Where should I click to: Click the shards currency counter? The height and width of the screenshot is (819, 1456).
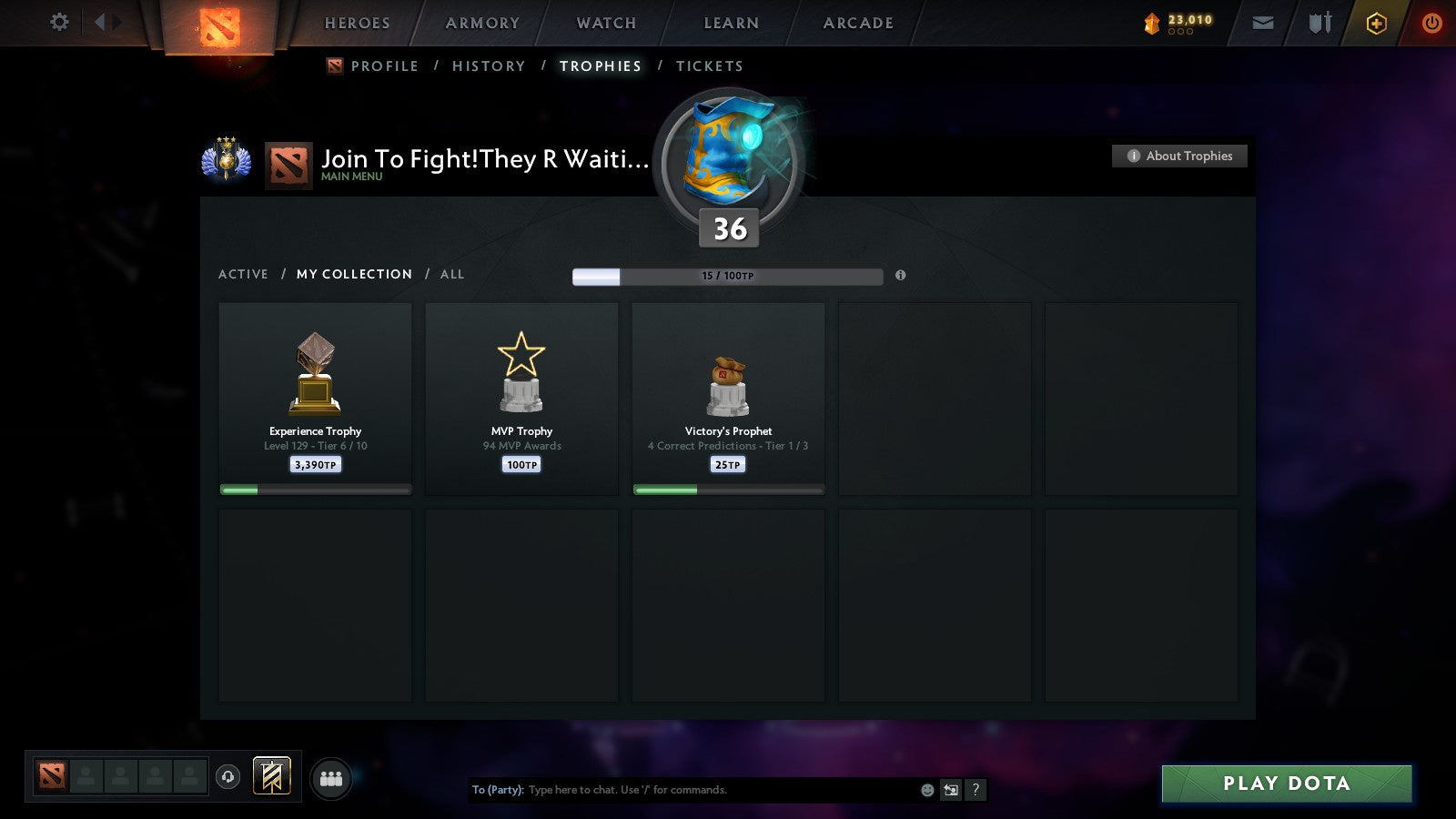[1178, 20]
